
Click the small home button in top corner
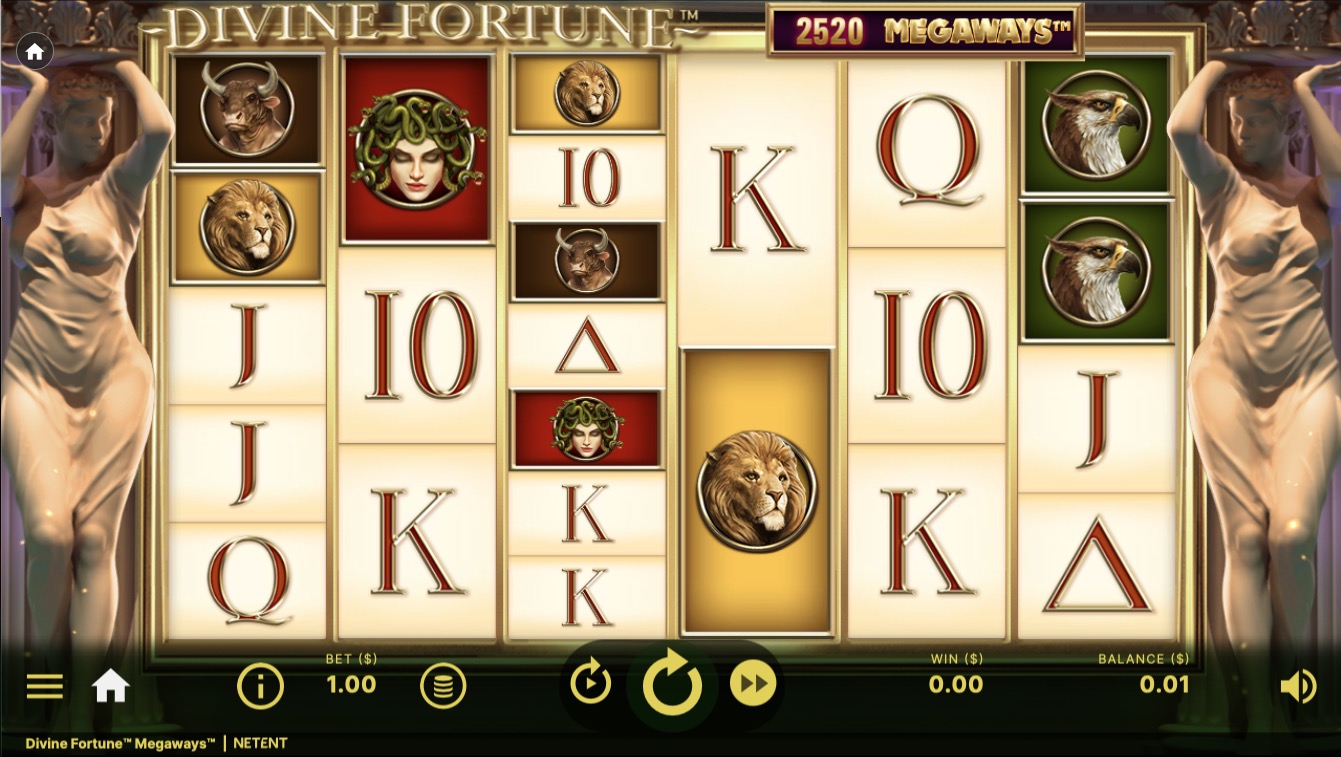(35, 52)
